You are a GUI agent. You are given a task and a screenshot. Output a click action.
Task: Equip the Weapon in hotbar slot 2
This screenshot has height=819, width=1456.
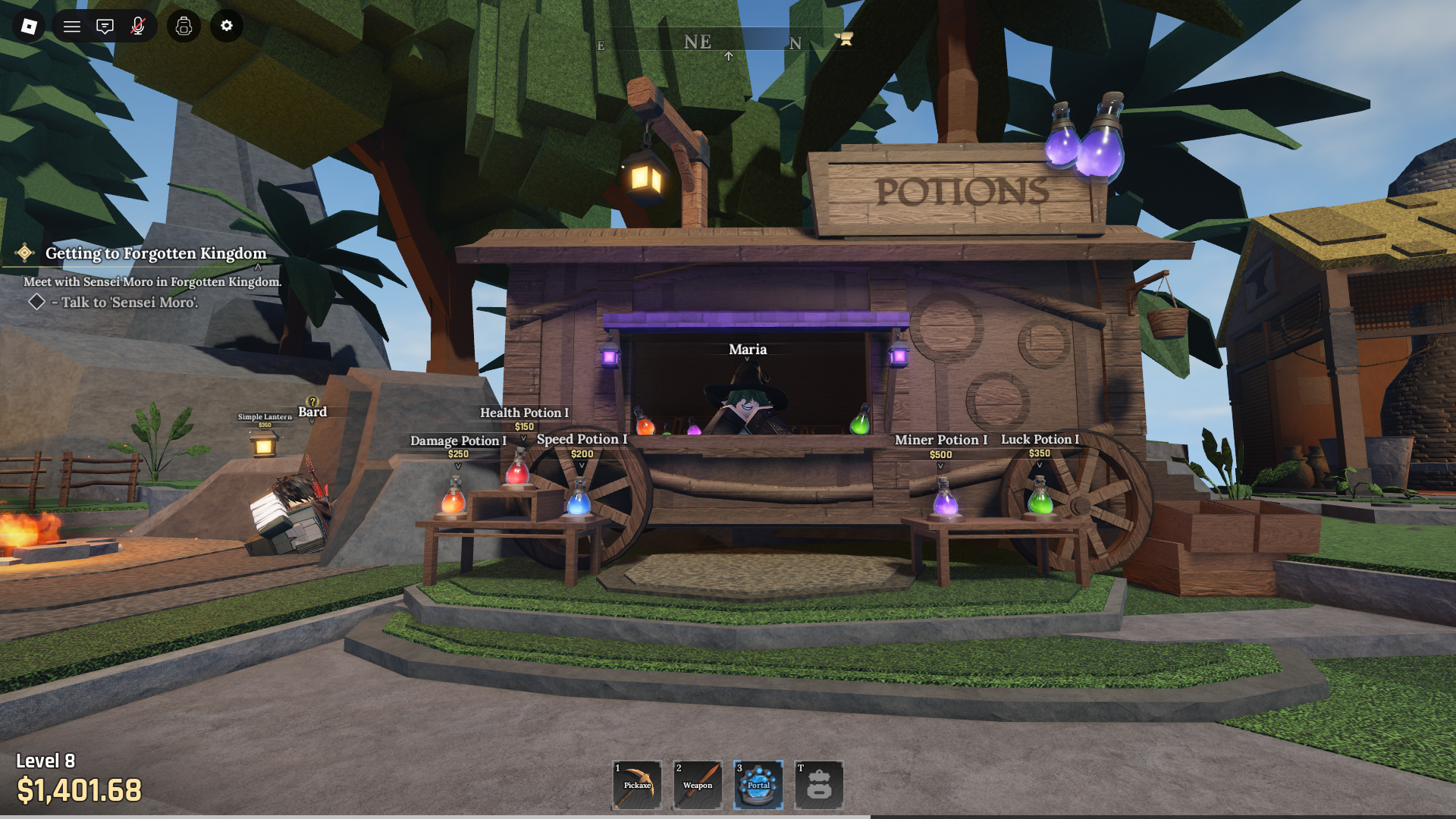pos(696,785)
